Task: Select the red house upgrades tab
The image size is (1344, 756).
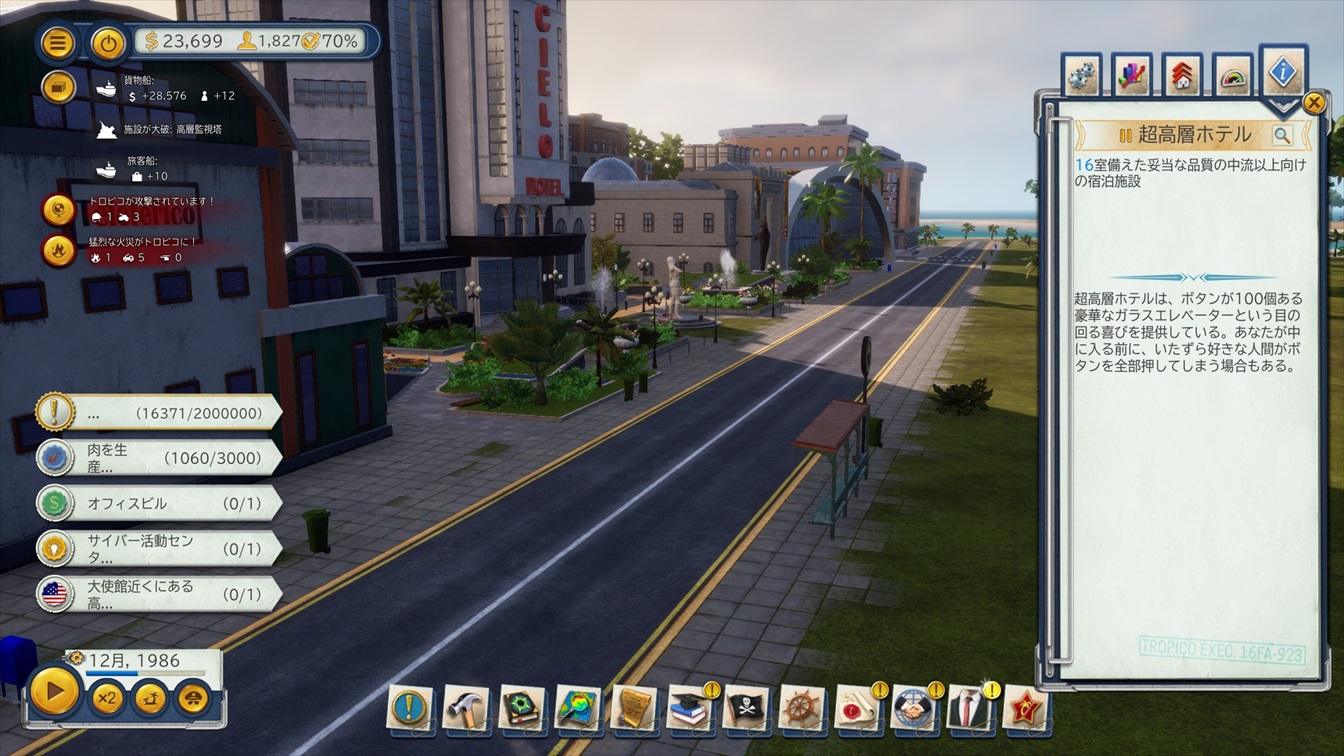Action: tap(1182, 76)
